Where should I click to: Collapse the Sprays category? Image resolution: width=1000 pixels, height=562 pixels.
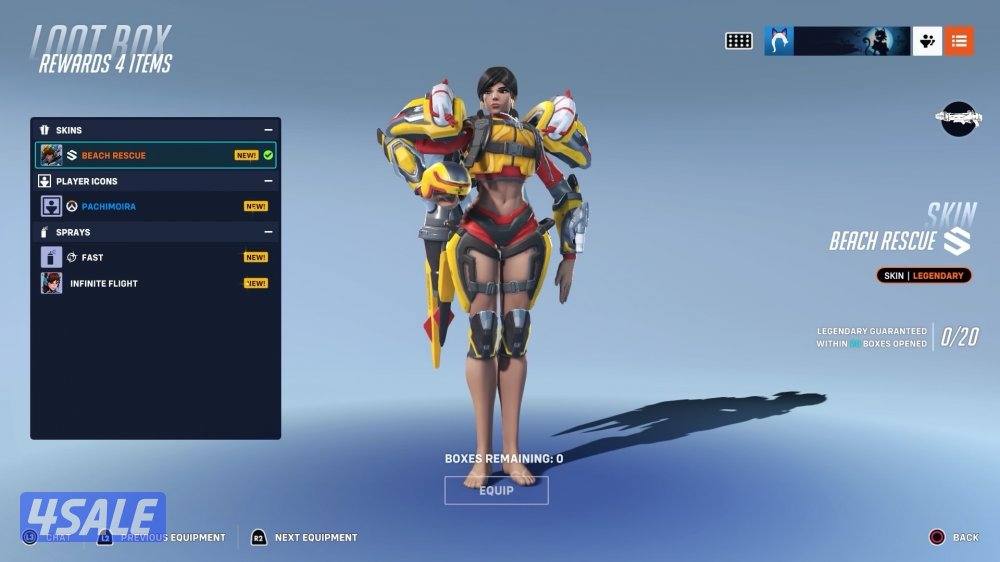click(x=268, y=232)
